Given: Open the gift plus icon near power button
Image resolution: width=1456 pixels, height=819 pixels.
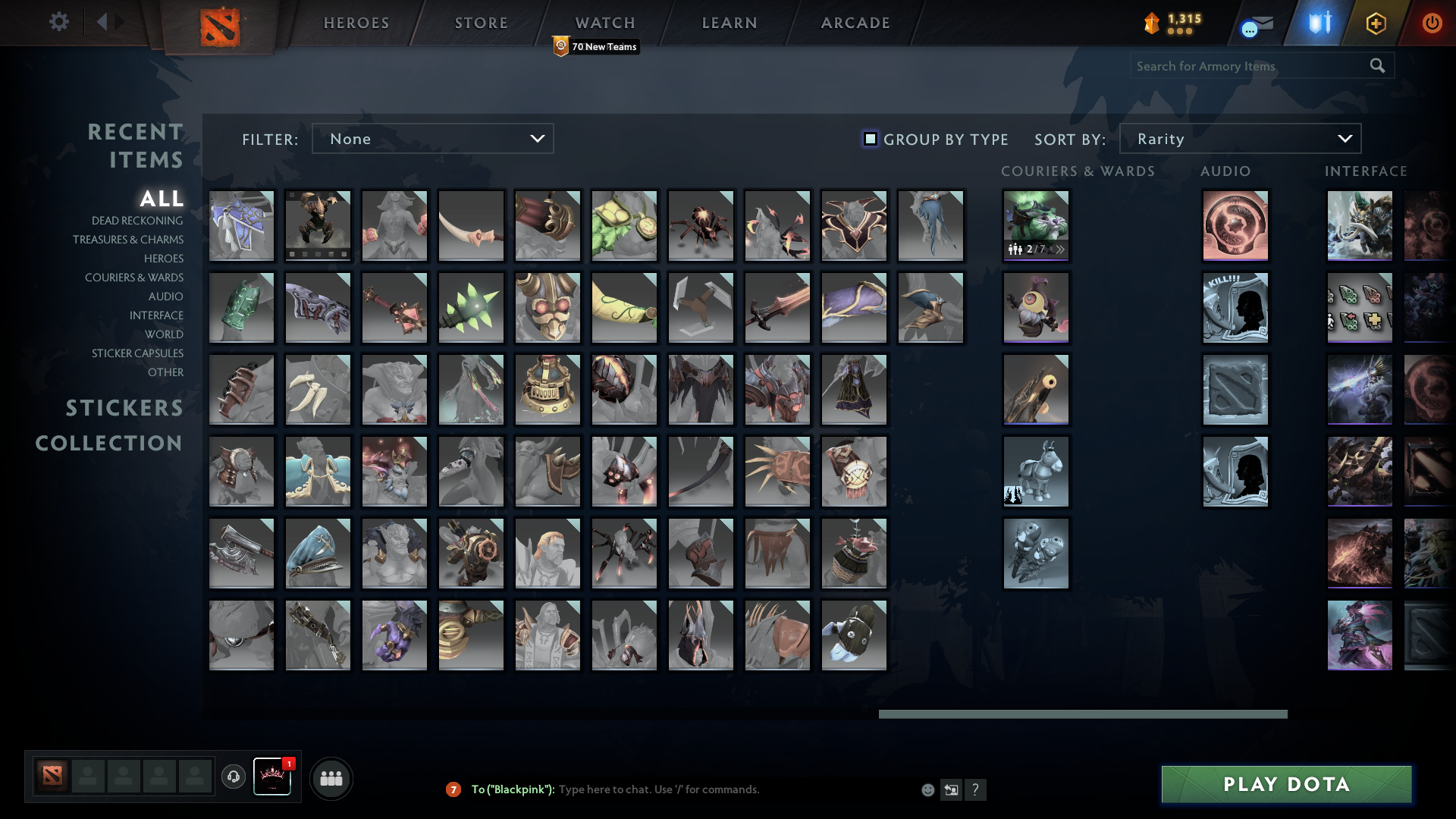Looking at the screenshot, I should point(1376,23).
